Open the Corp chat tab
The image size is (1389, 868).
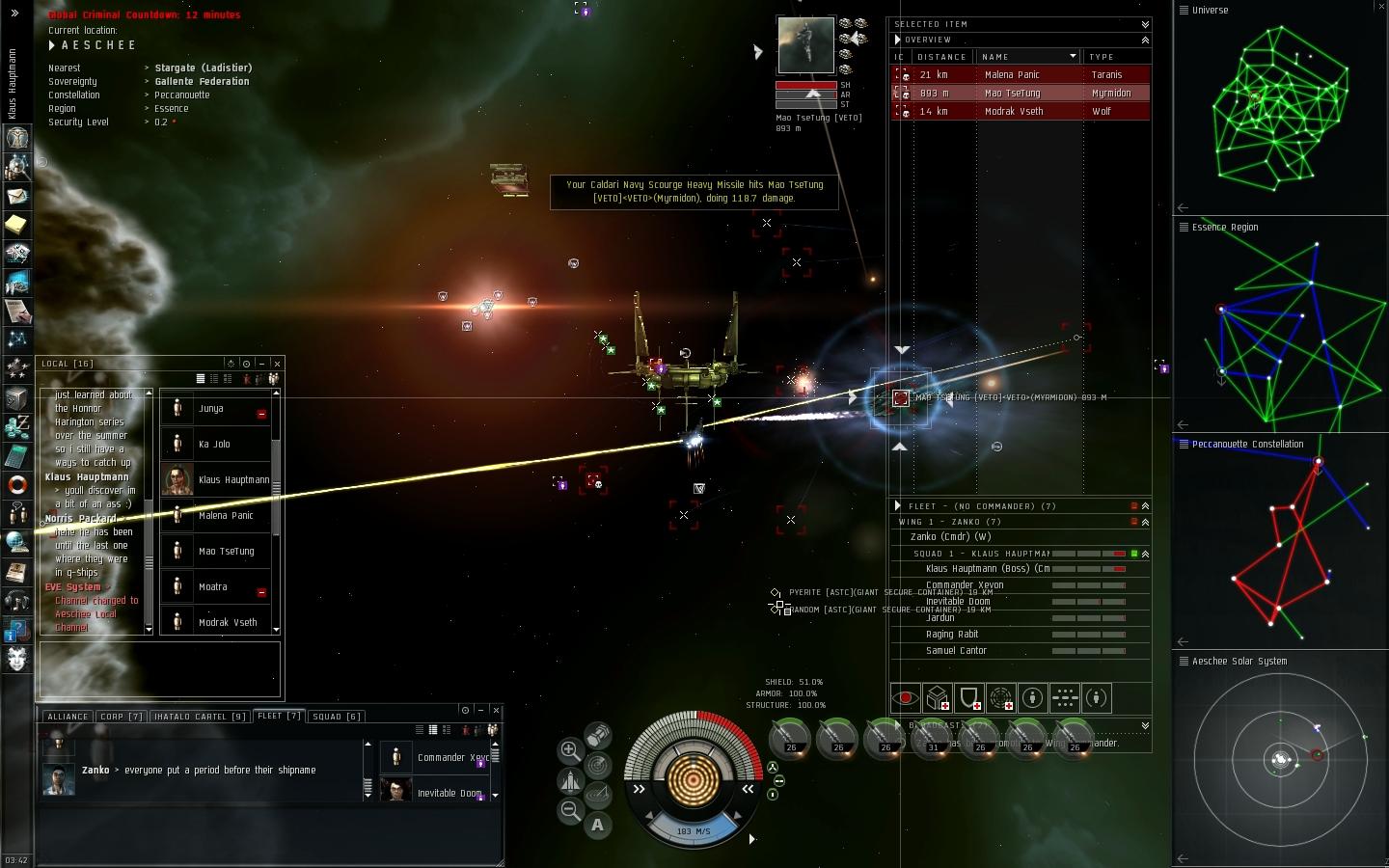pos(122,717)
